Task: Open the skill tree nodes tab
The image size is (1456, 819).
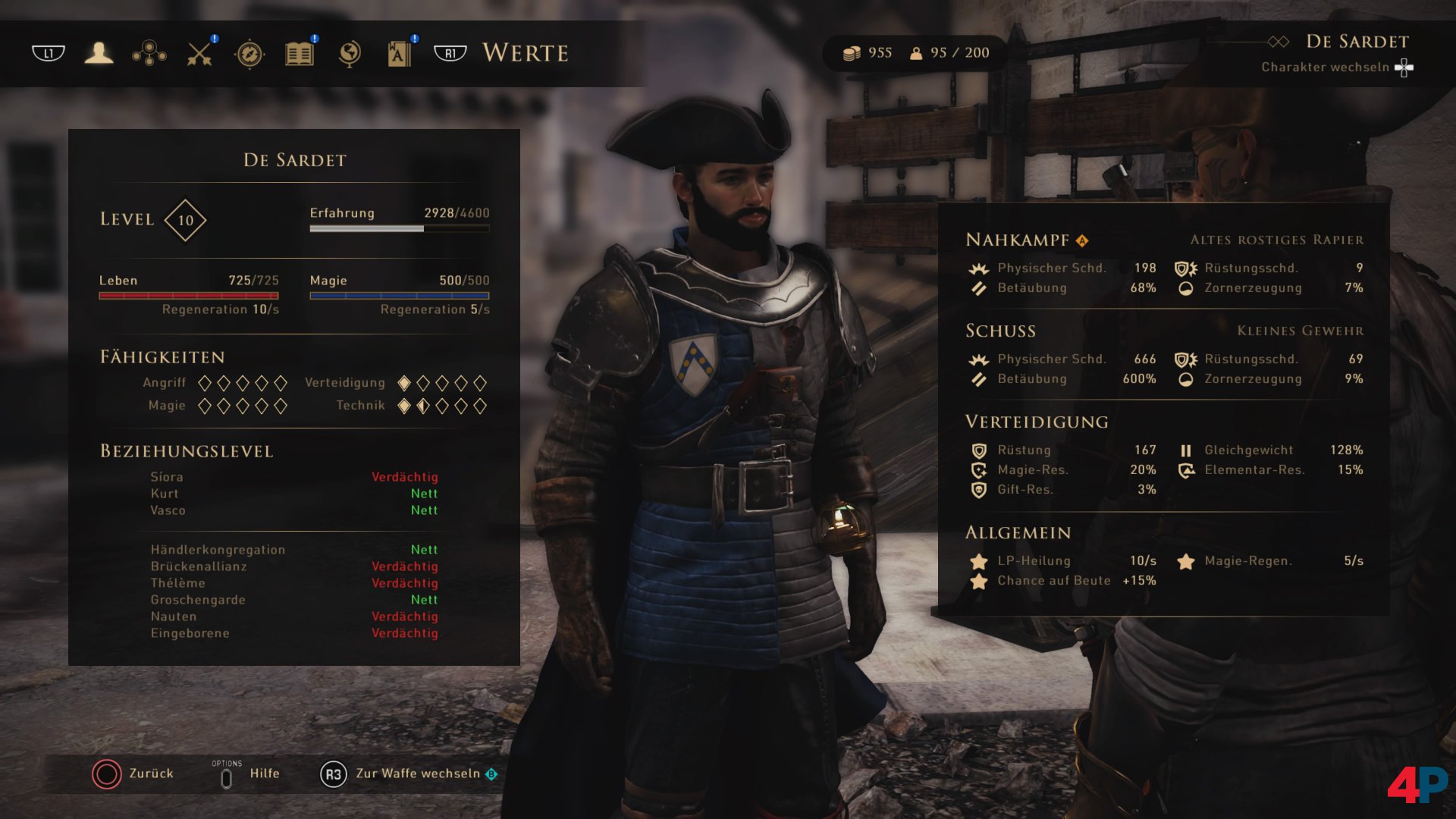Action: click(x=149, y=53)
